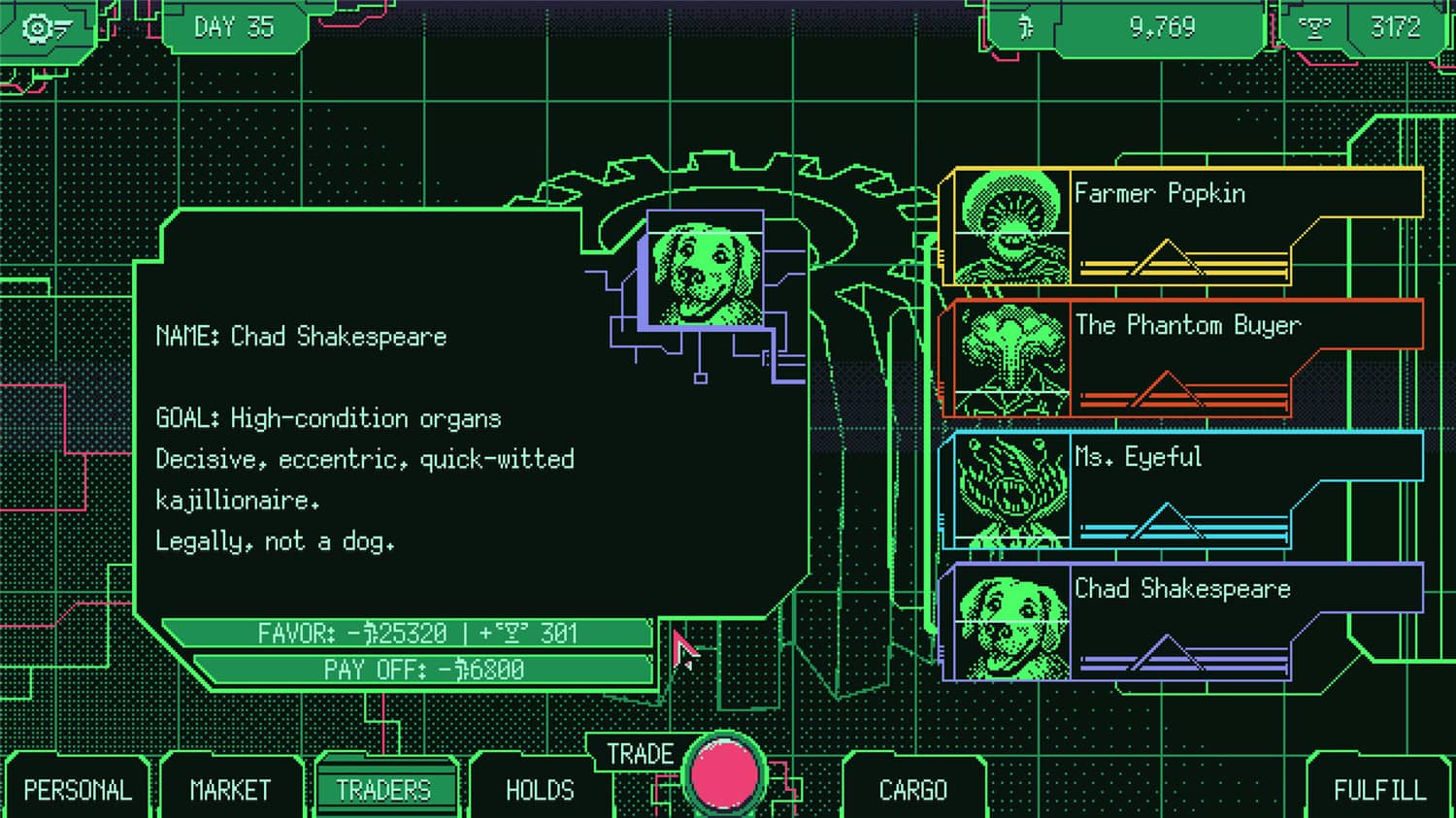Open the CARGO tab
Viewport: 1456px width, 818px height.
(913, 790)
